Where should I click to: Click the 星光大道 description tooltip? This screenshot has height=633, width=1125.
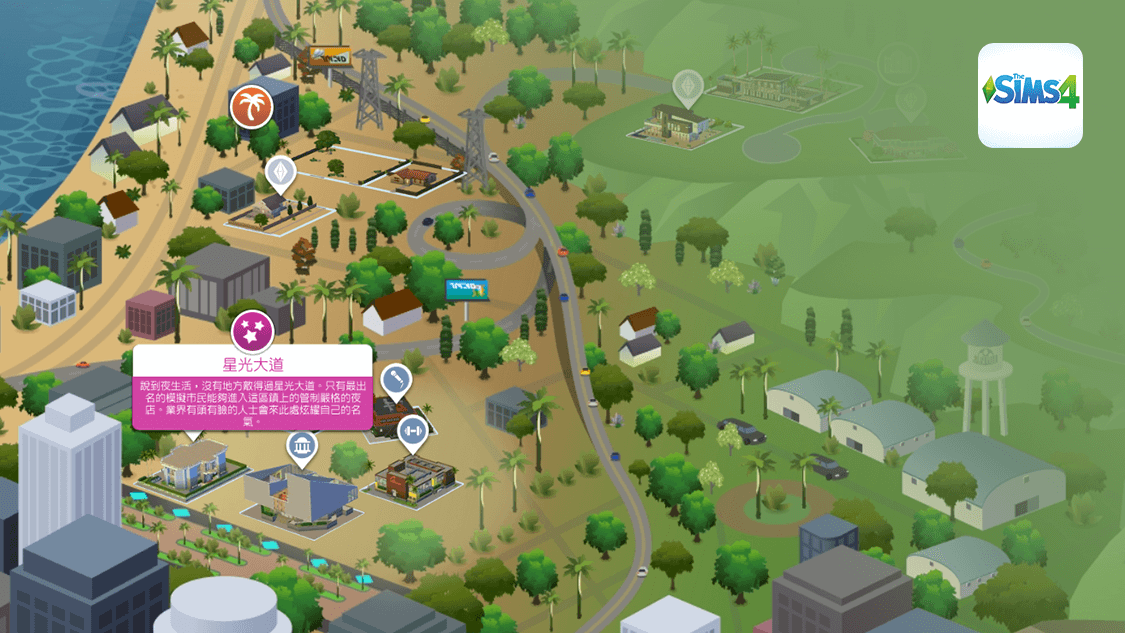coord(252,389)
